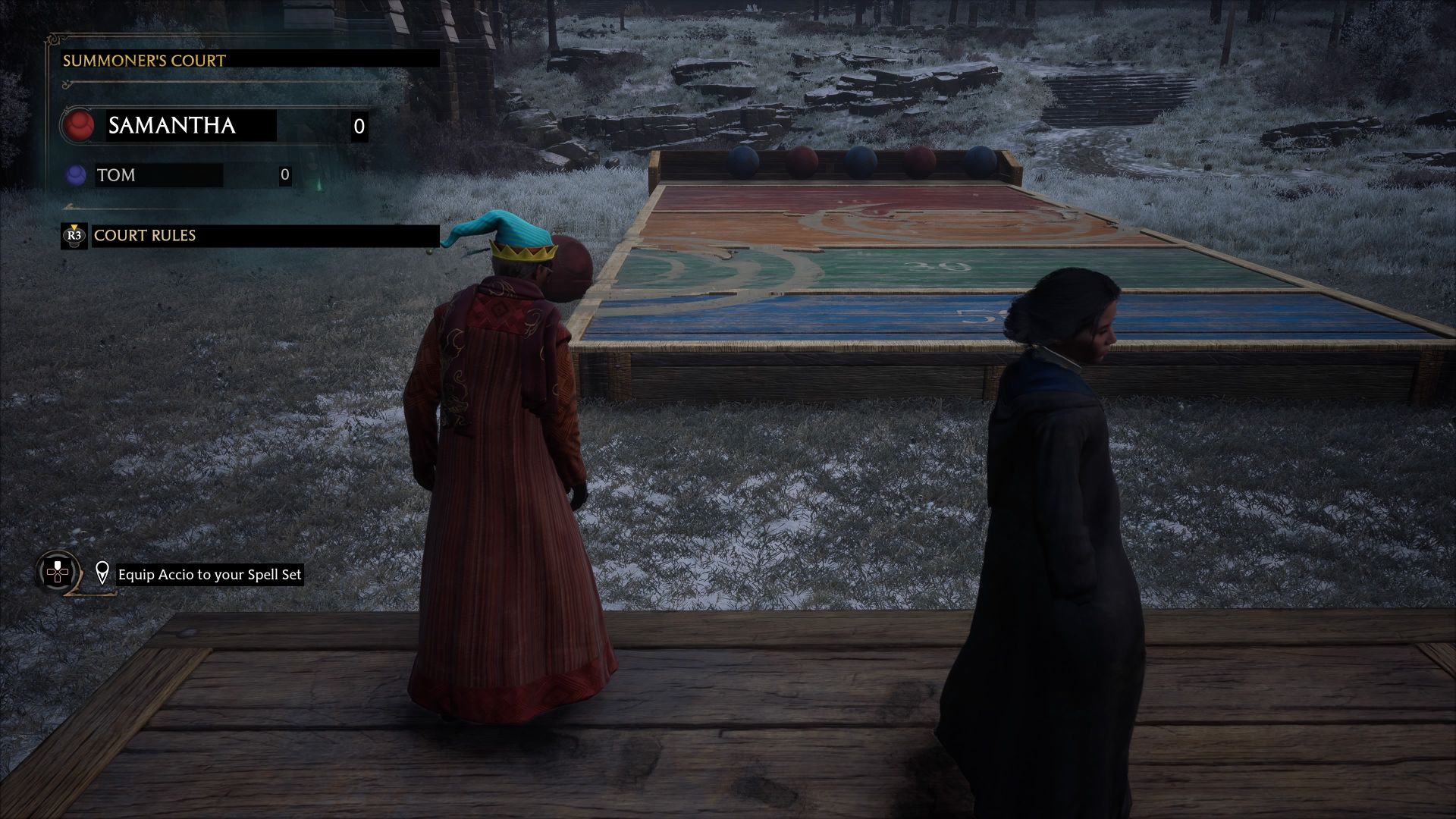Click Tom's blue ball icon
Viewport: 1456px width, 819px height.
pos(77,176)
